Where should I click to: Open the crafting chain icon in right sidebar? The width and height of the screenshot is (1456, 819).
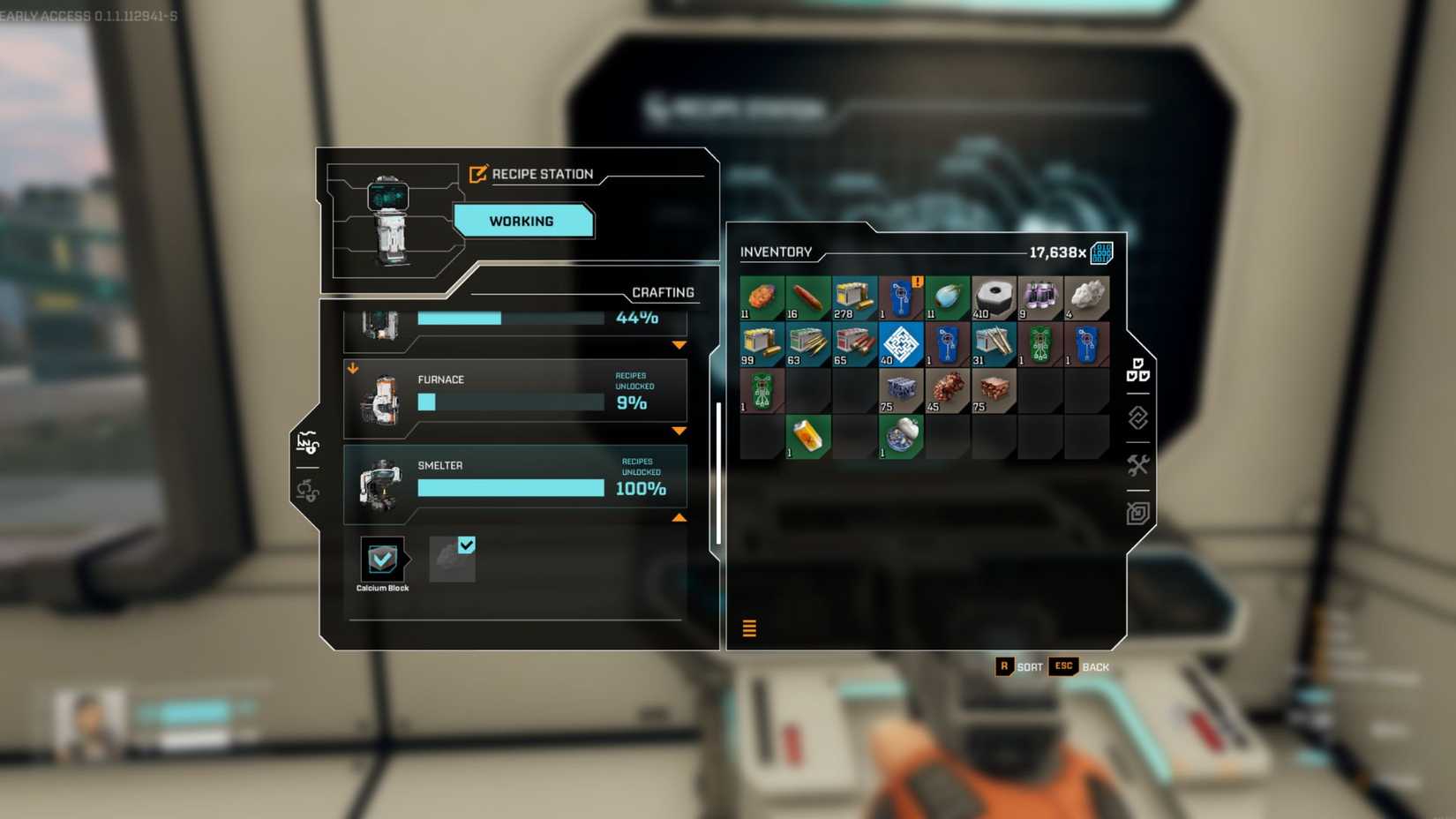click(x=1137, y=418)
